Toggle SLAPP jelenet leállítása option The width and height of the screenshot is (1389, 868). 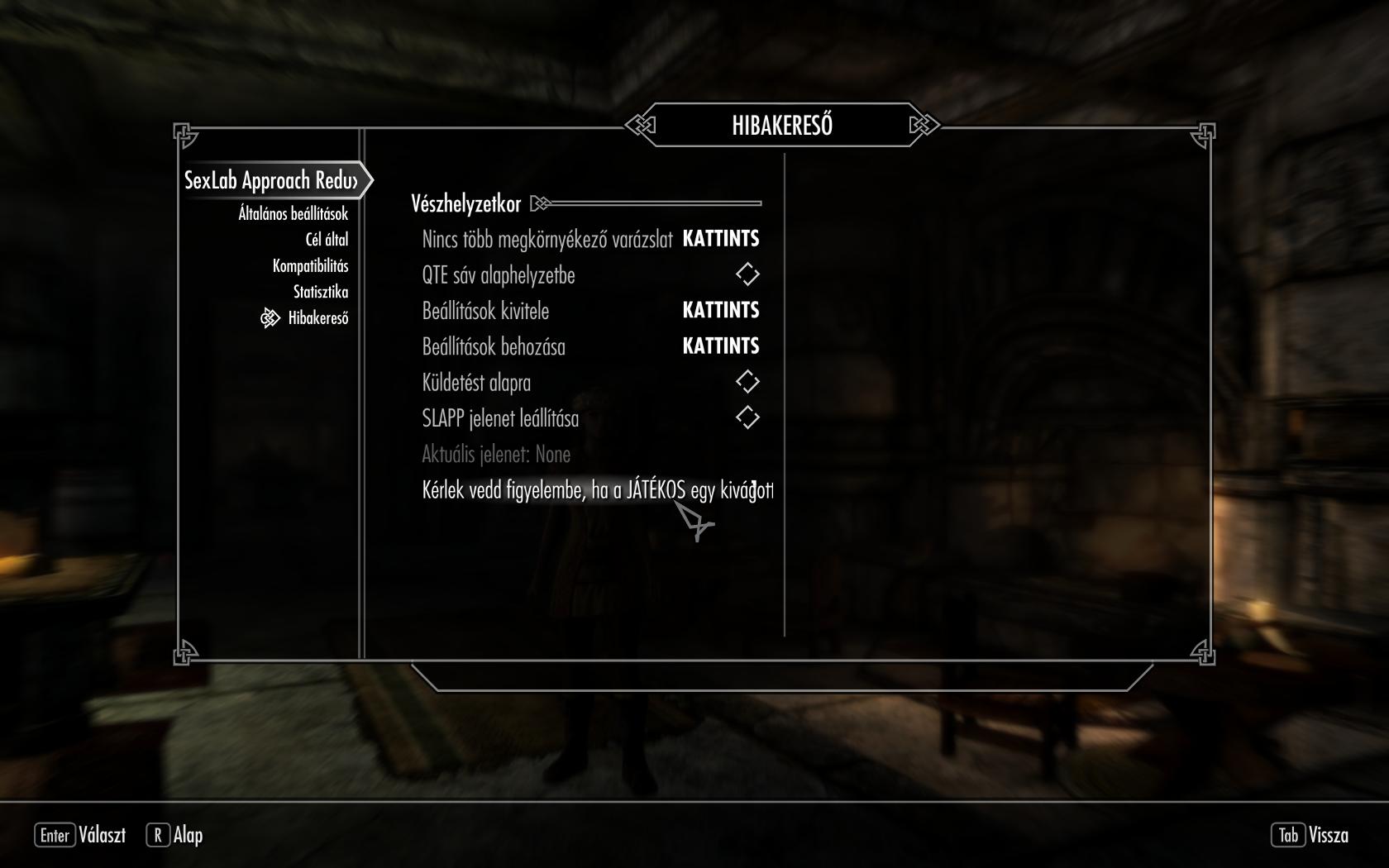(x=747, y=418)
